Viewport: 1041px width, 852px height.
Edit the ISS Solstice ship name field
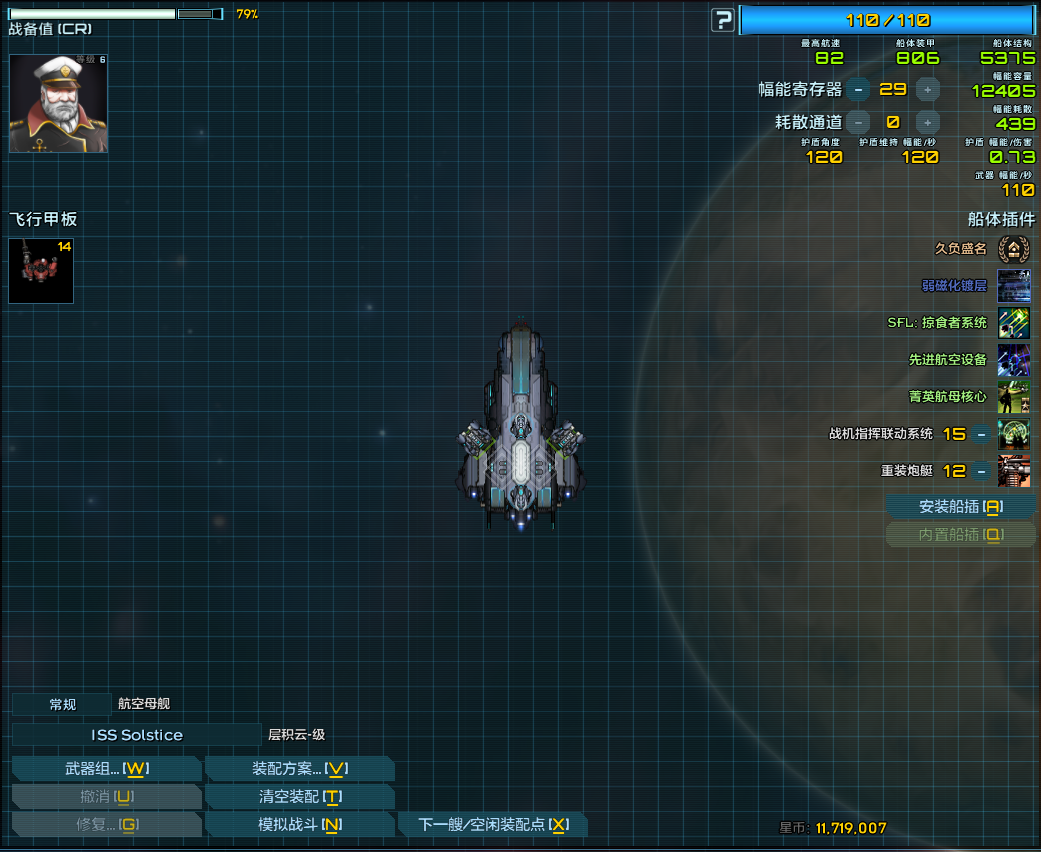click(x=136, y=735)
